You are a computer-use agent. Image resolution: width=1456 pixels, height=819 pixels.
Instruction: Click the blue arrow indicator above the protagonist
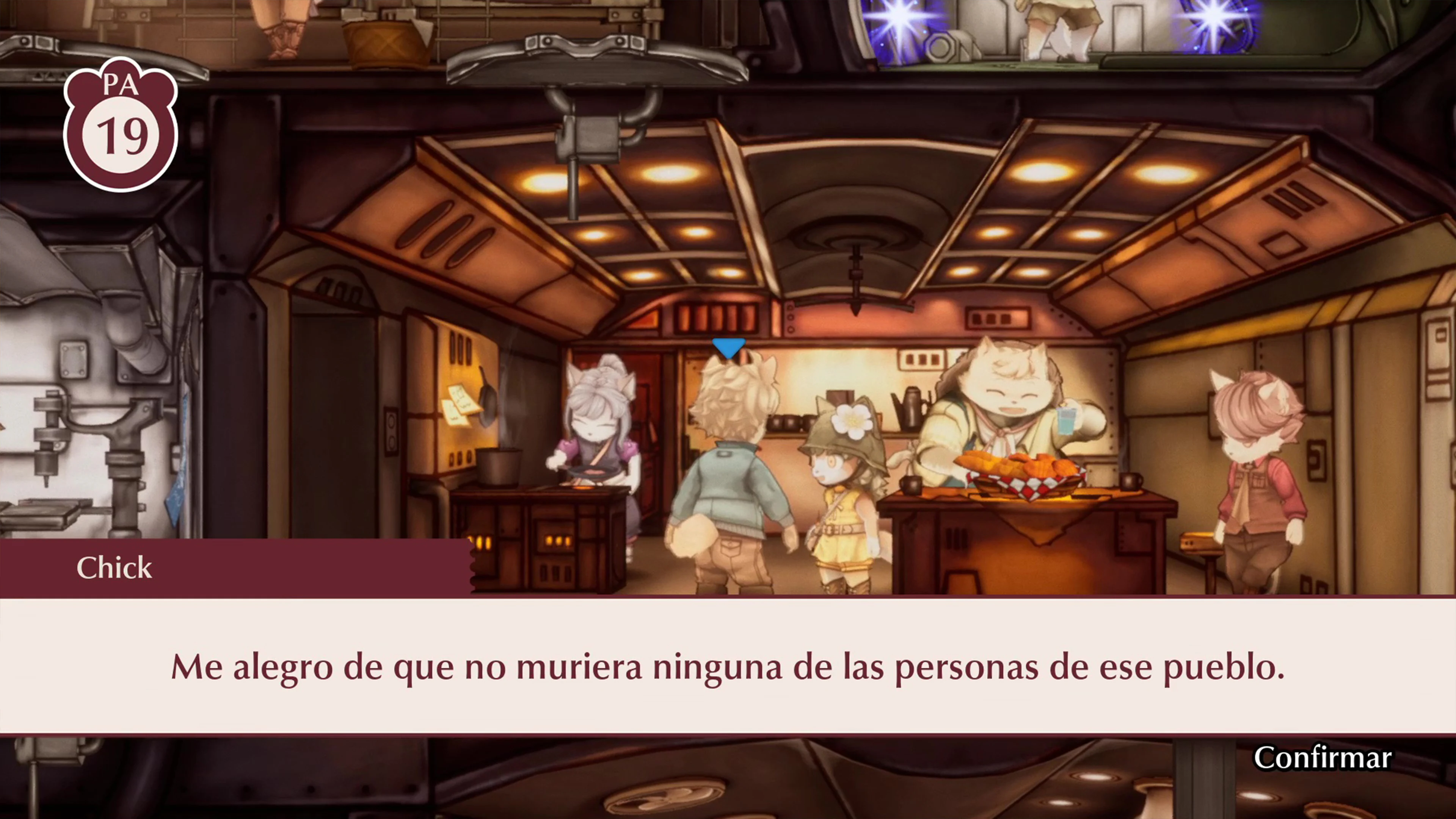tap(729, 348)
